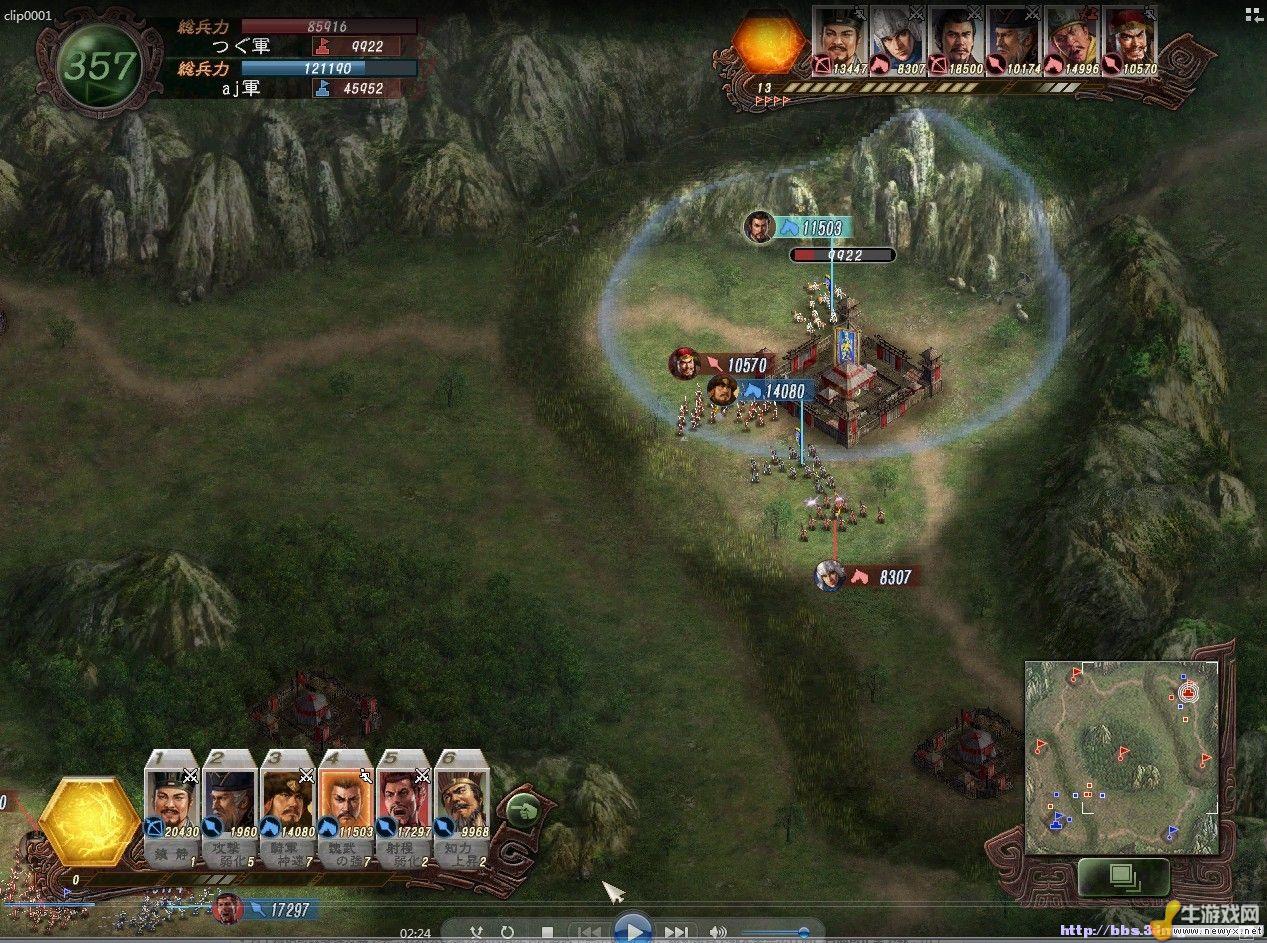
Task: Mute the video player's speaker icon
Action: click(717, 932)
